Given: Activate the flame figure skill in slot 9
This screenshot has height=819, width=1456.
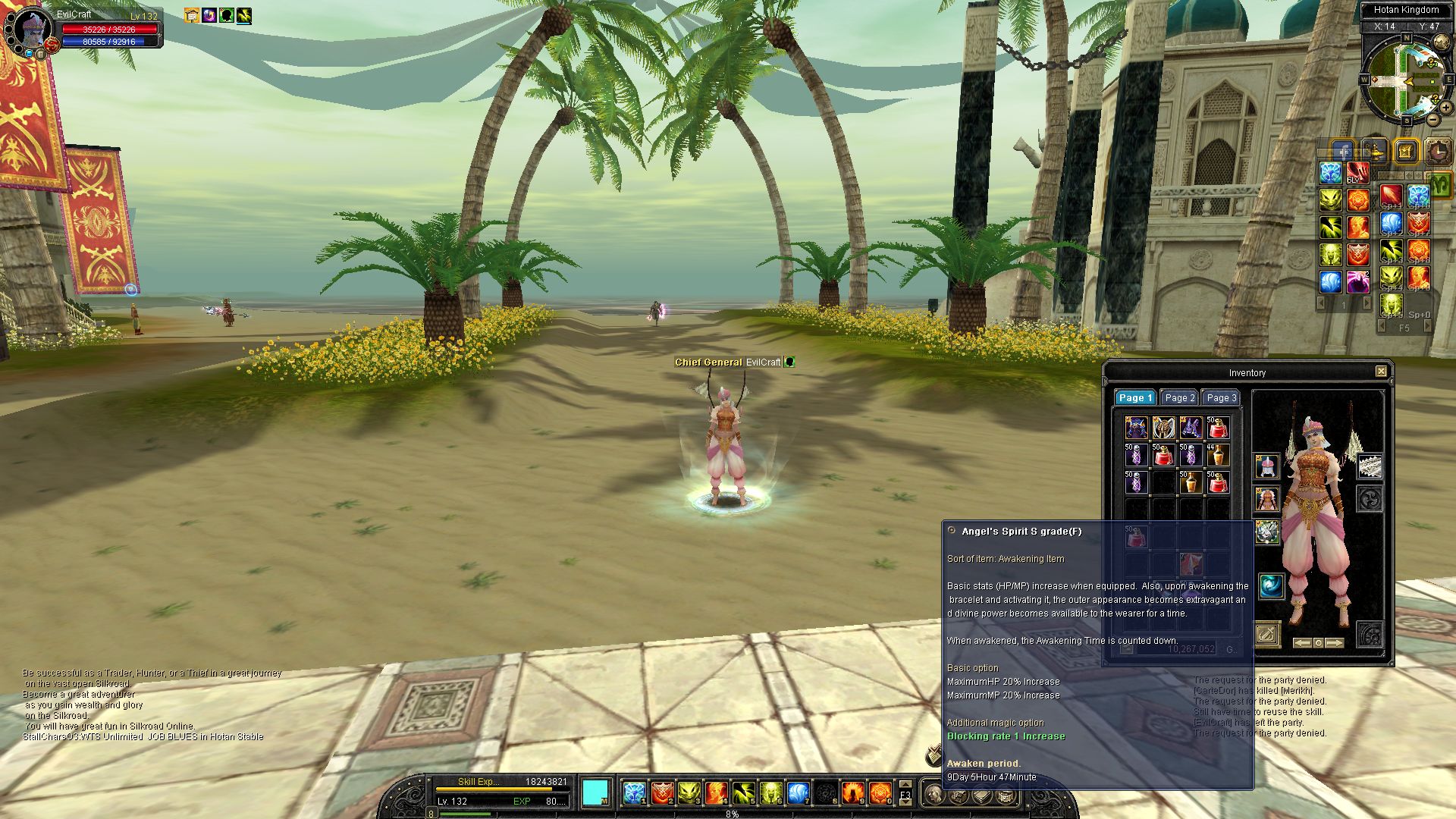Looking at the screenshot, I should pos(852,793).
